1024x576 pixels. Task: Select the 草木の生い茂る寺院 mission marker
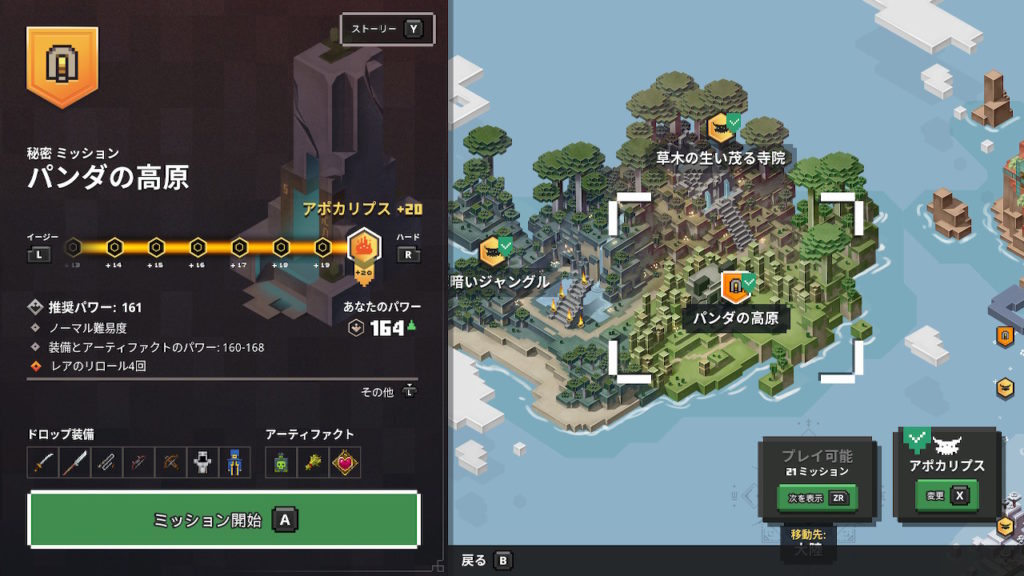[718, 128]
